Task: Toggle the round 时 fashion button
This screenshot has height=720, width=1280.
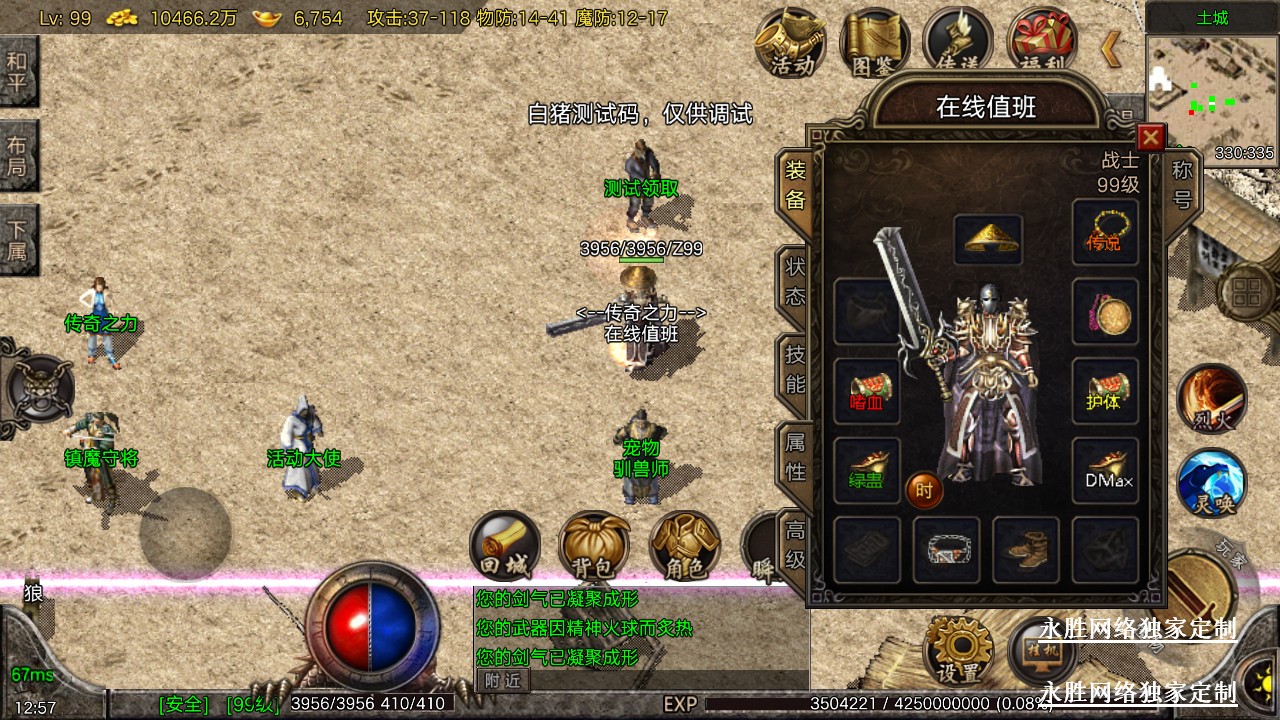Action: point(924,490)
